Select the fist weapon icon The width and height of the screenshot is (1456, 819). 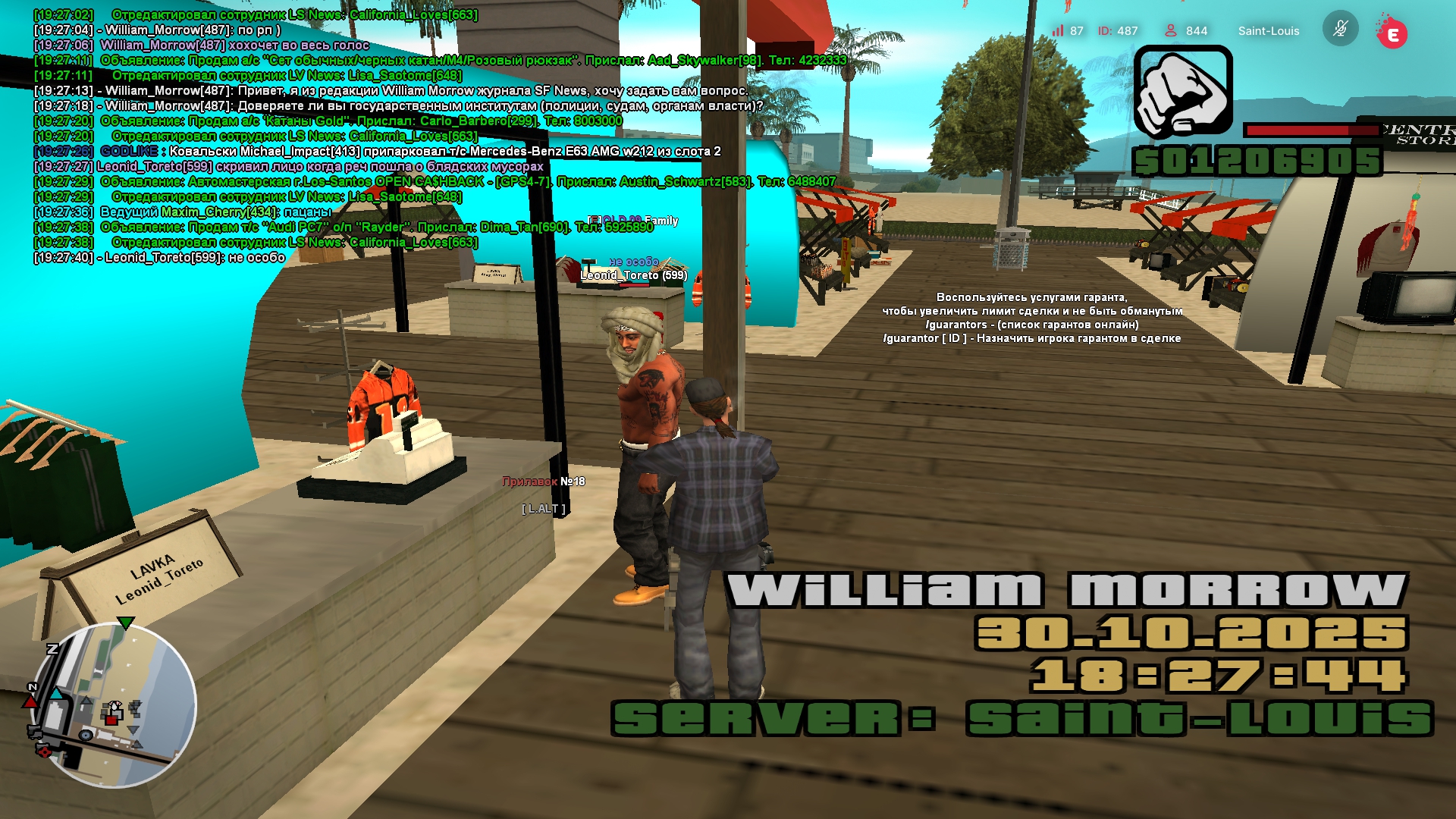pyautogui.click(x=1183, y=93)
